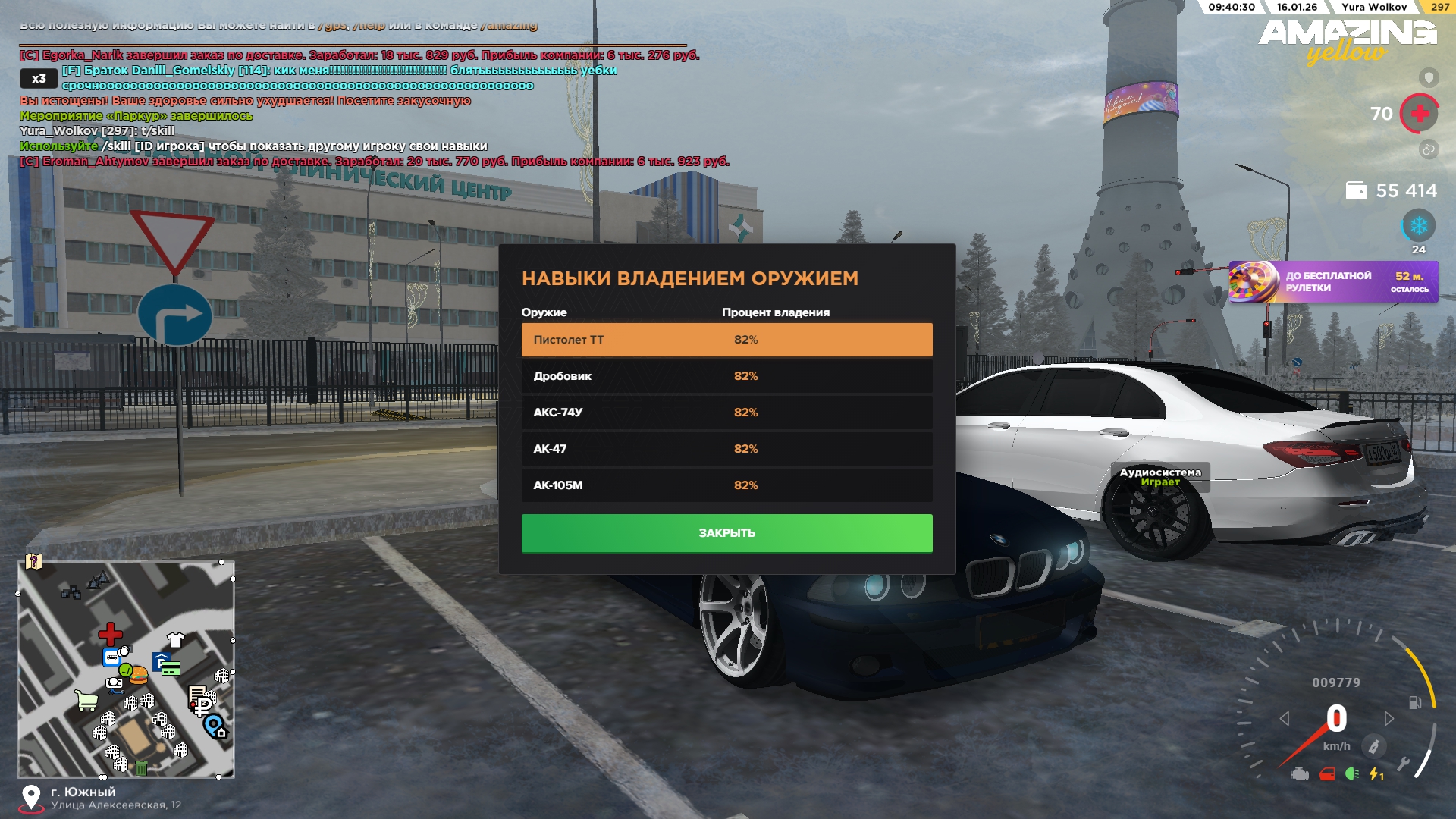Click the armor shield icon
Screen dimensions: 1456x819
[1429, 77]
